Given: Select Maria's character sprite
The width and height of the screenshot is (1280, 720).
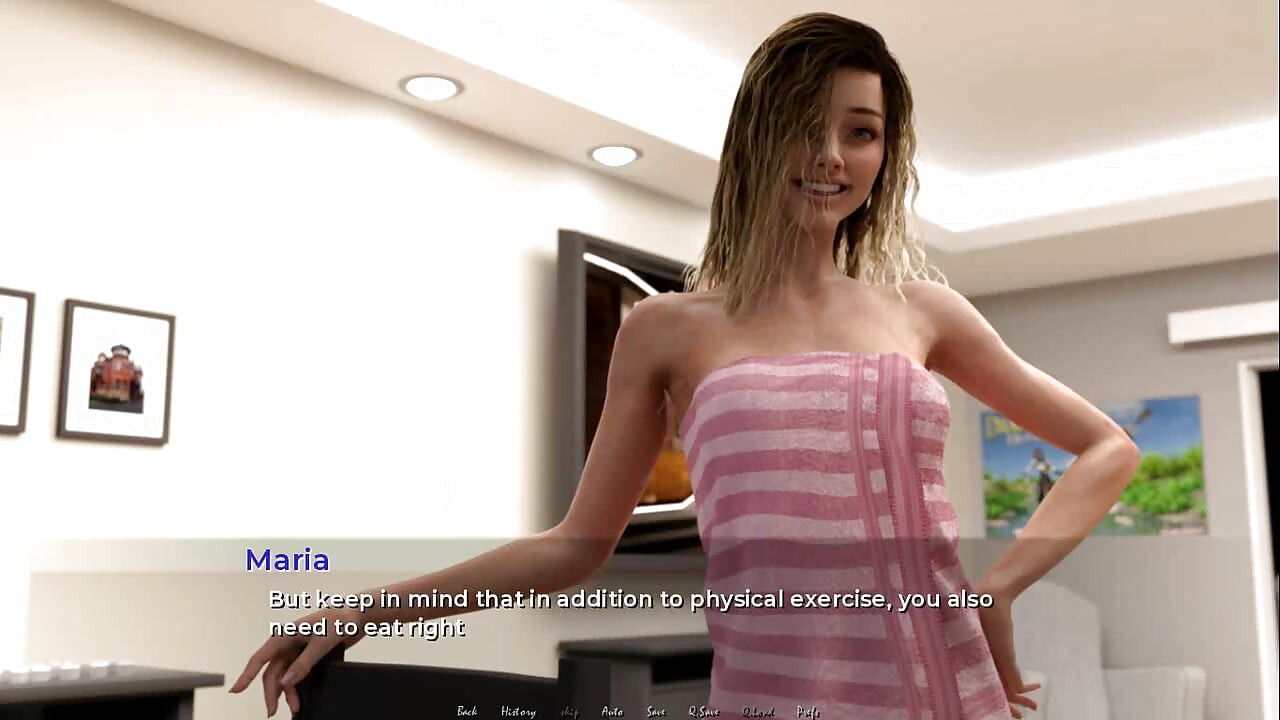Looking at the screenshot, I should (x=820, y=400).
